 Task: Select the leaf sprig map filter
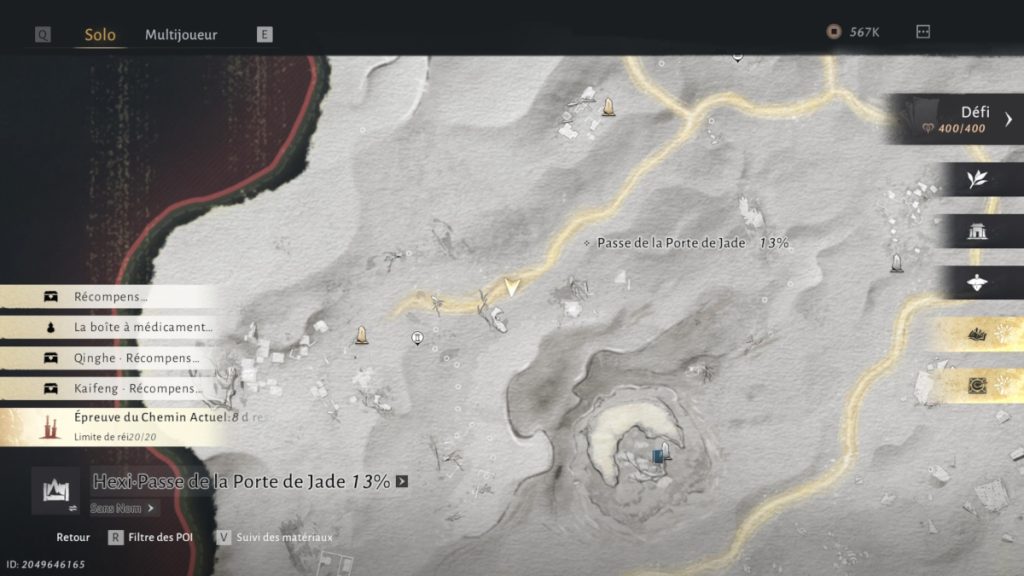point(977,180)
